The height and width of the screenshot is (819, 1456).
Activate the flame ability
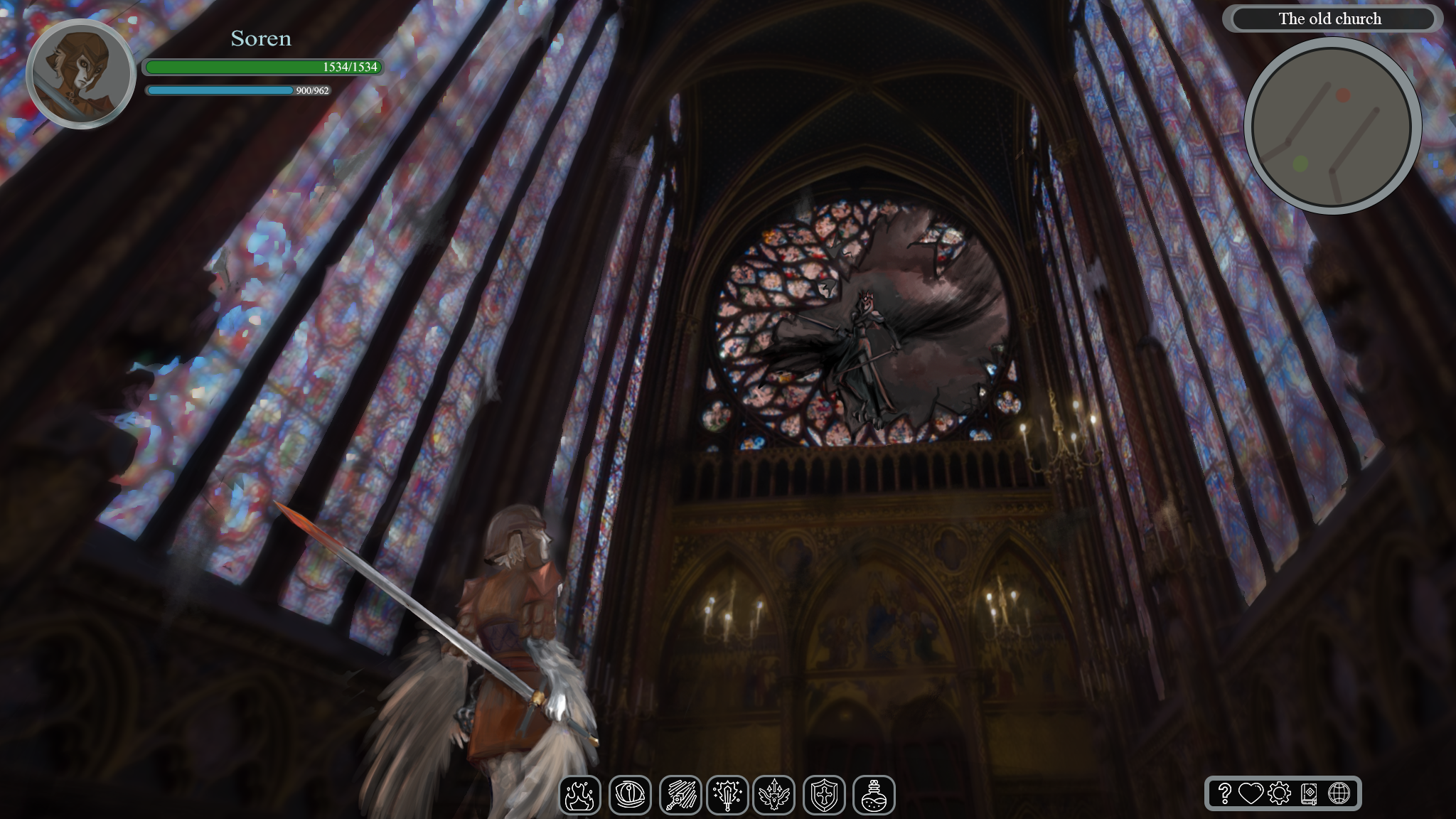coord(580,795)
